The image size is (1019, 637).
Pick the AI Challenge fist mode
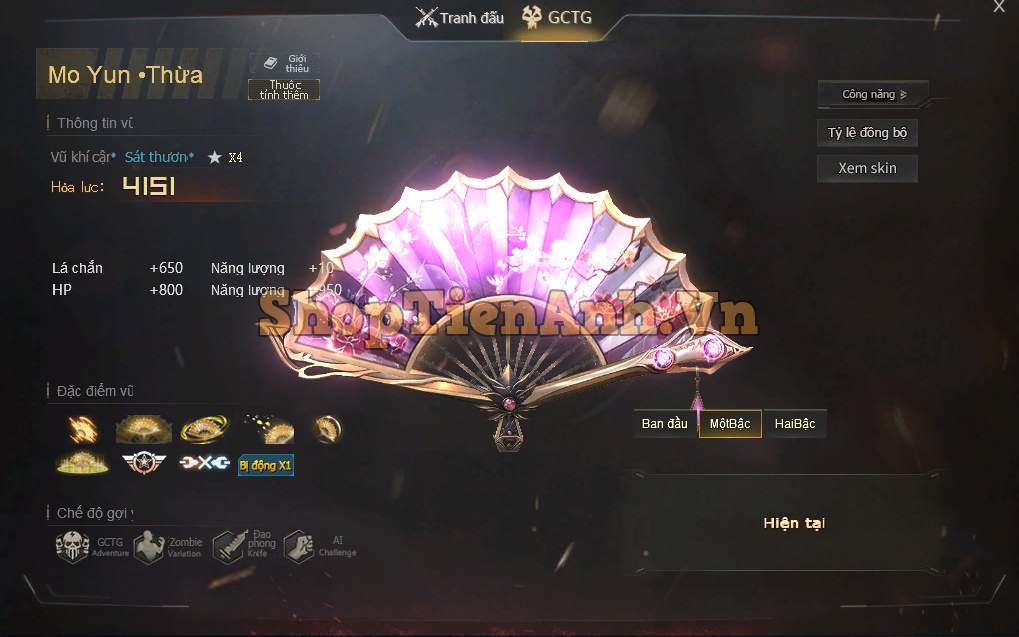pos(299,547)
